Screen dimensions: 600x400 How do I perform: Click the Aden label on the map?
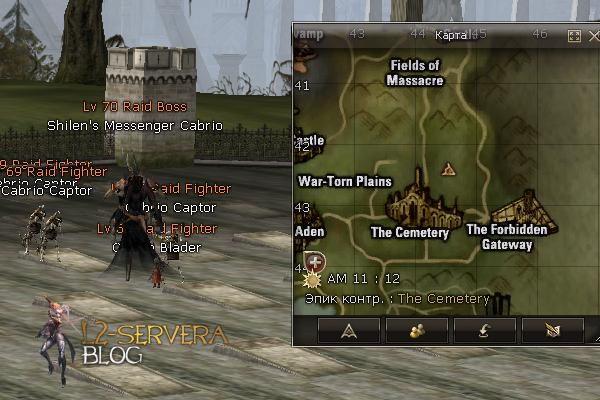[310, 231]
